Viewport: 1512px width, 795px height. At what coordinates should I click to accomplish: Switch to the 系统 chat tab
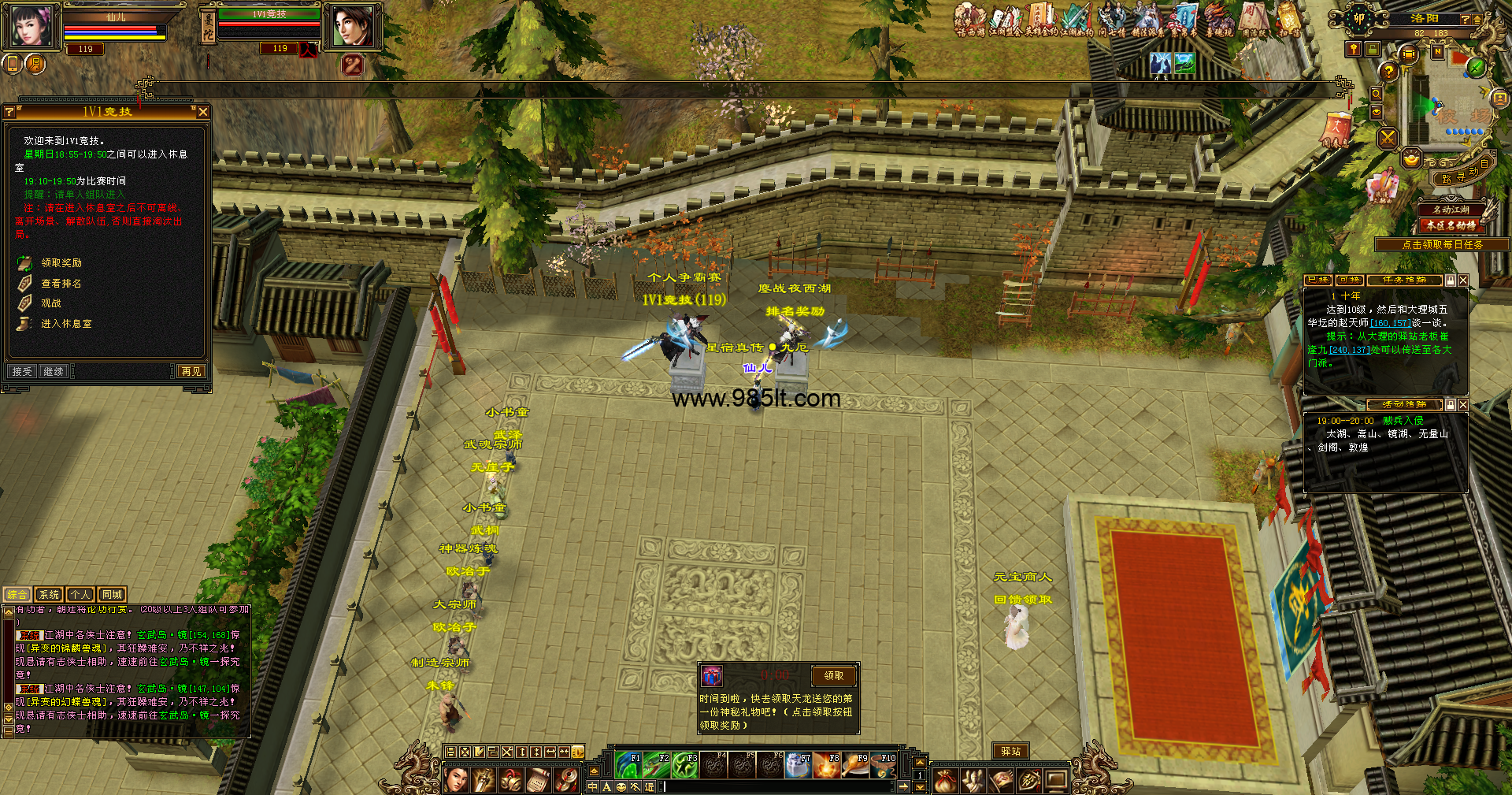click(x=49, y=595)
